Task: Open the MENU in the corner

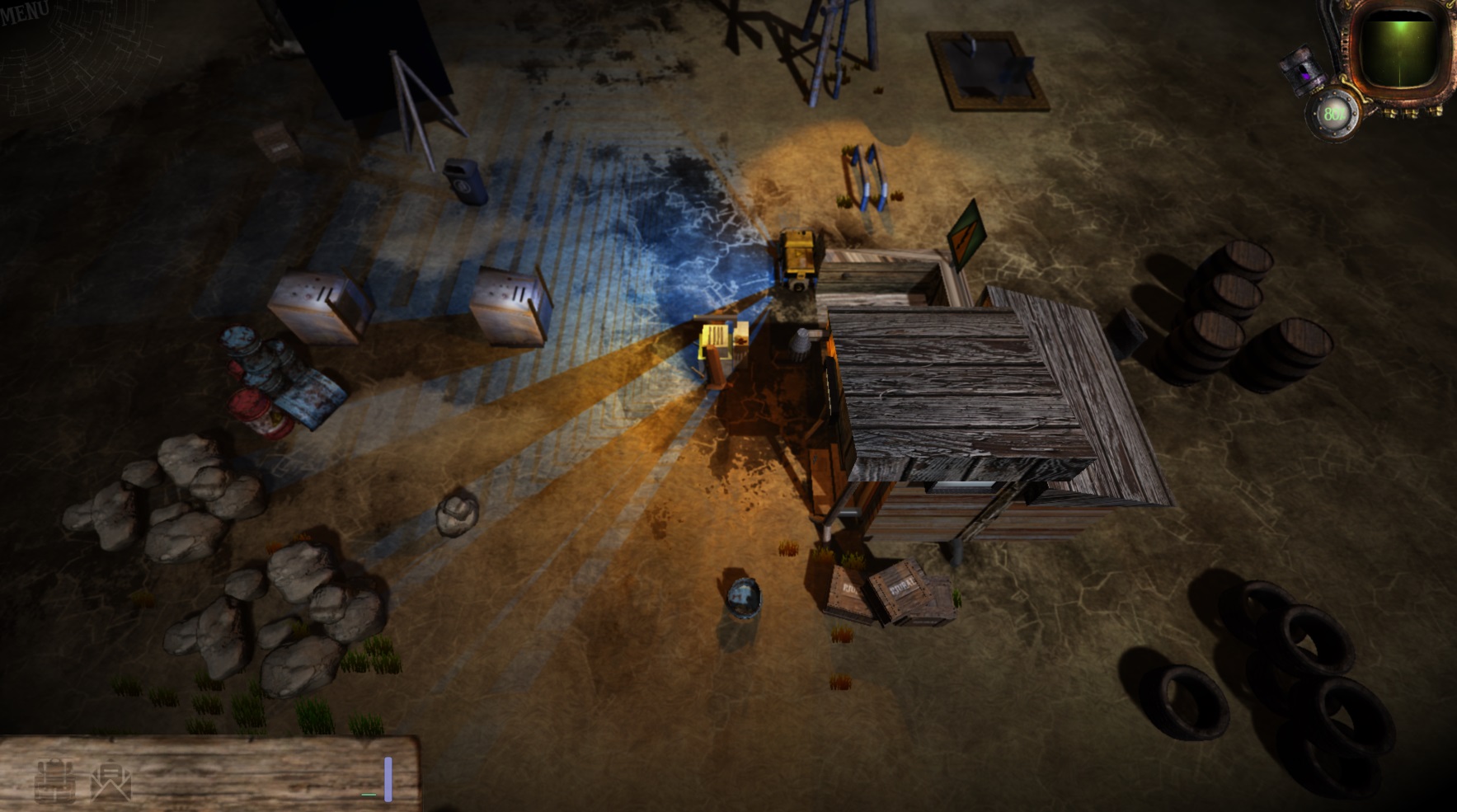Action: coord(25,12)
